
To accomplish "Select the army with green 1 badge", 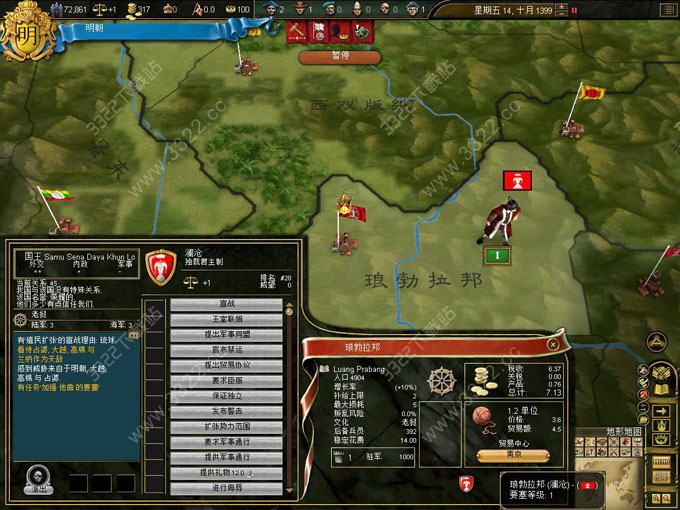I will coord(497,256).
